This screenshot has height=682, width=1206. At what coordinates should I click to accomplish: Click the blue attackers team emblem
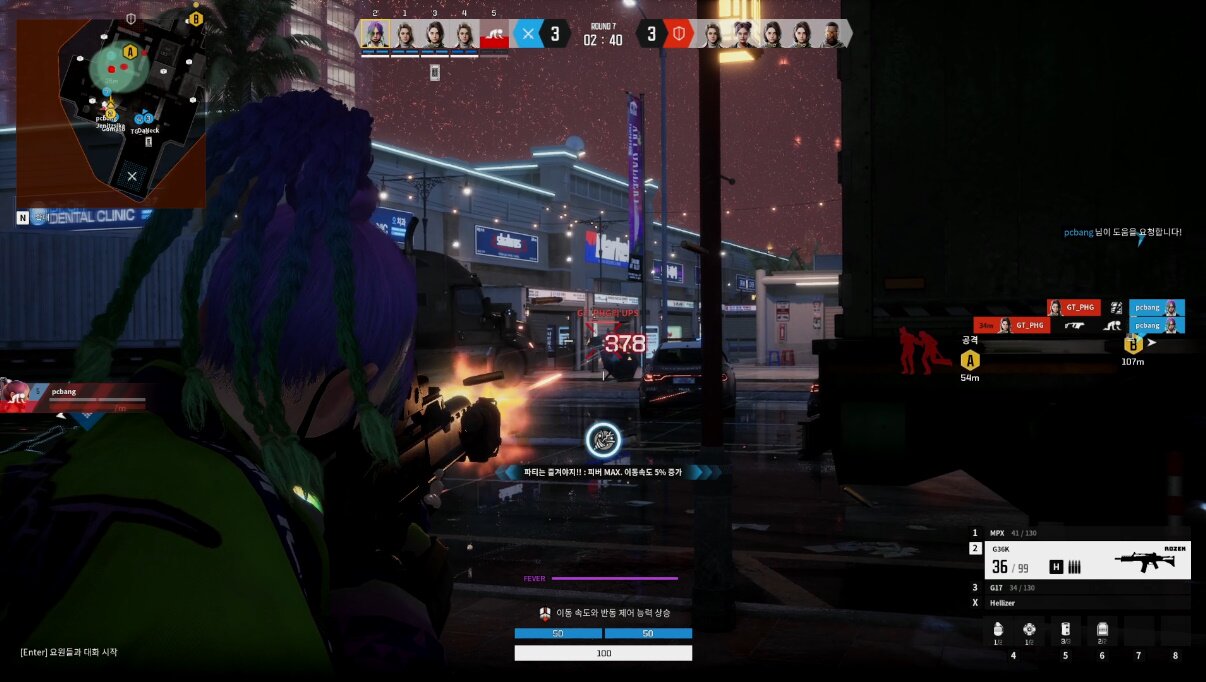click(528, 34)
